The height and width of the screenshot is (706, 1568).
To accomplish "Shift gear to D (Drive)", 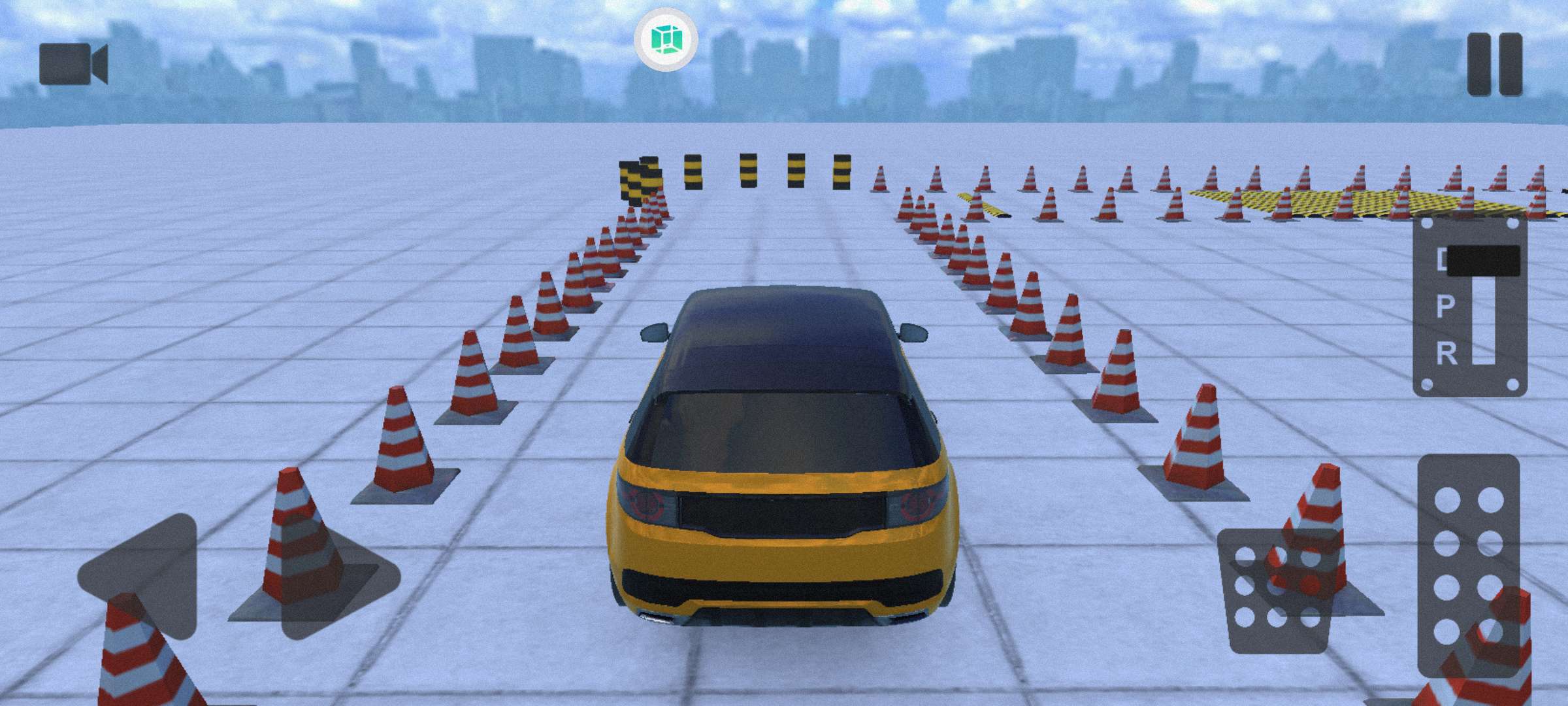I will click(x=1444, y=260).
